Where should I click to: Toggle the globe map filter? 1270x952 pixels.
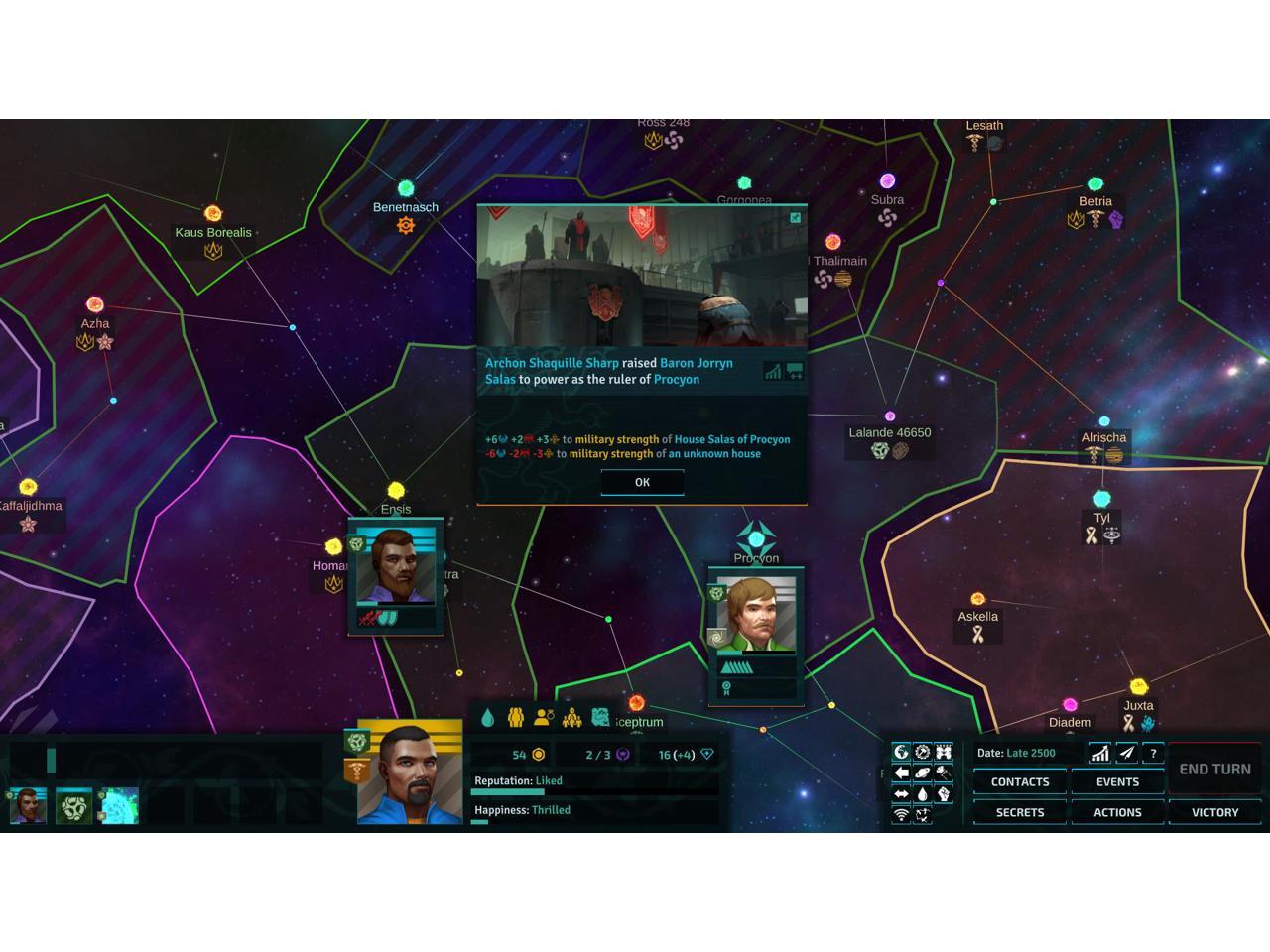[901, 753]
